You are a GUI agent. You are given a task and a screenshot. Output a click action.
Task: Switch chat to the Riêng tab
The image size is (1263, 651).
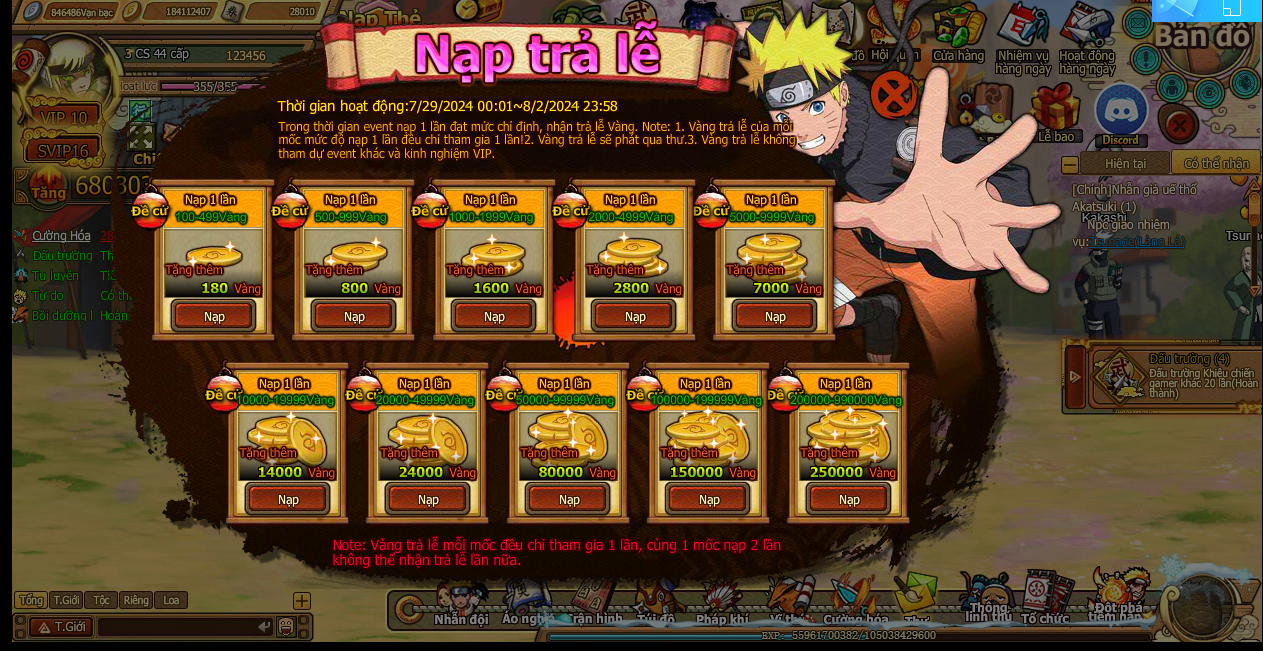tap(136, 600)
